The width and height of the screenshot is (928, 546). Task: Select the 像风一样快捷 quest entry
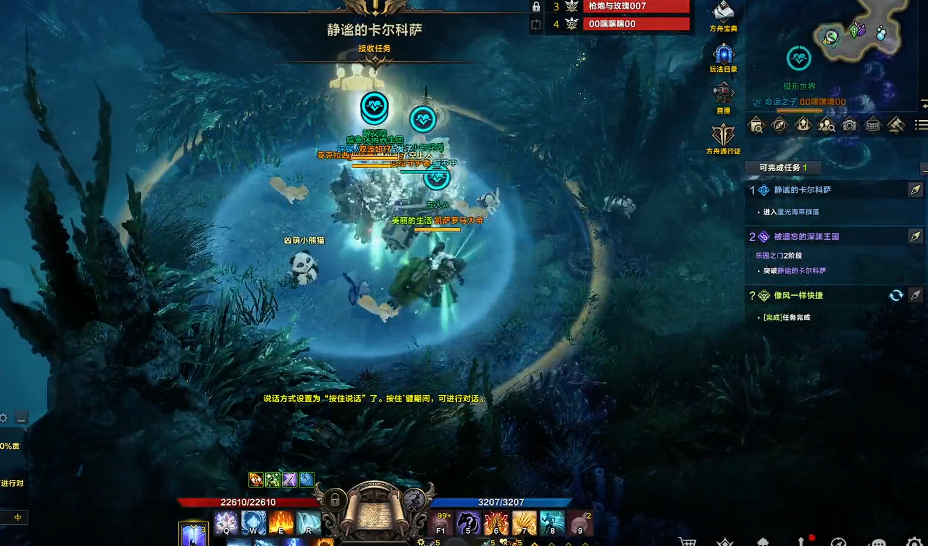(798, 296)
